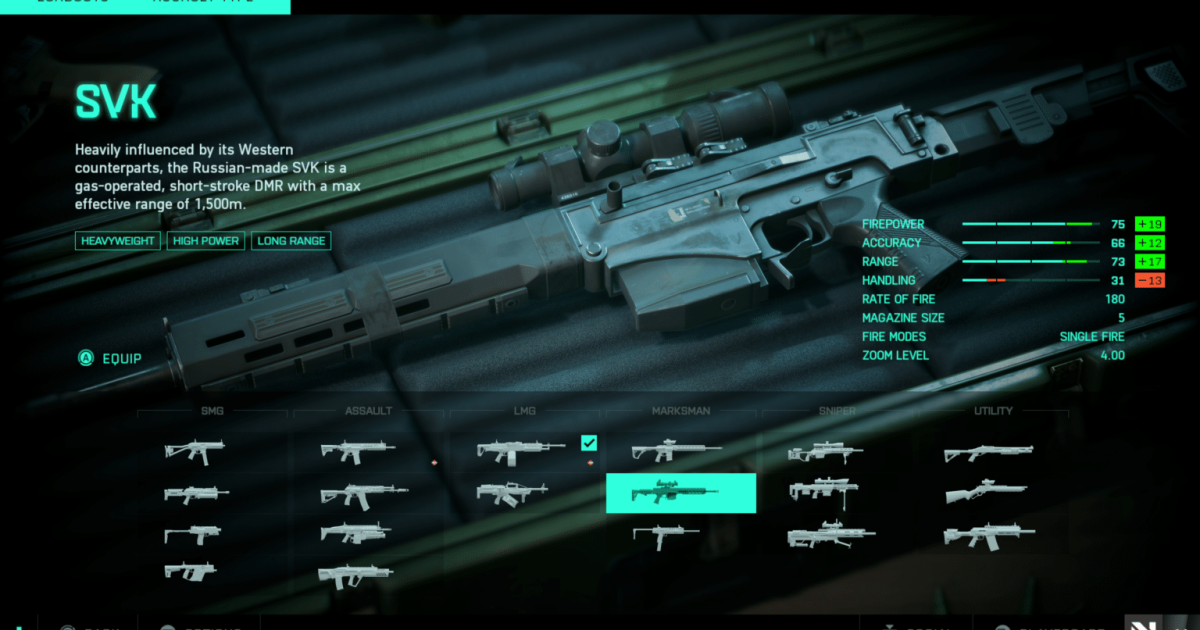Choose the GVT 45-70 lever-action rifle
This screenshot has width=1200, height=630.
coord(985,493)
